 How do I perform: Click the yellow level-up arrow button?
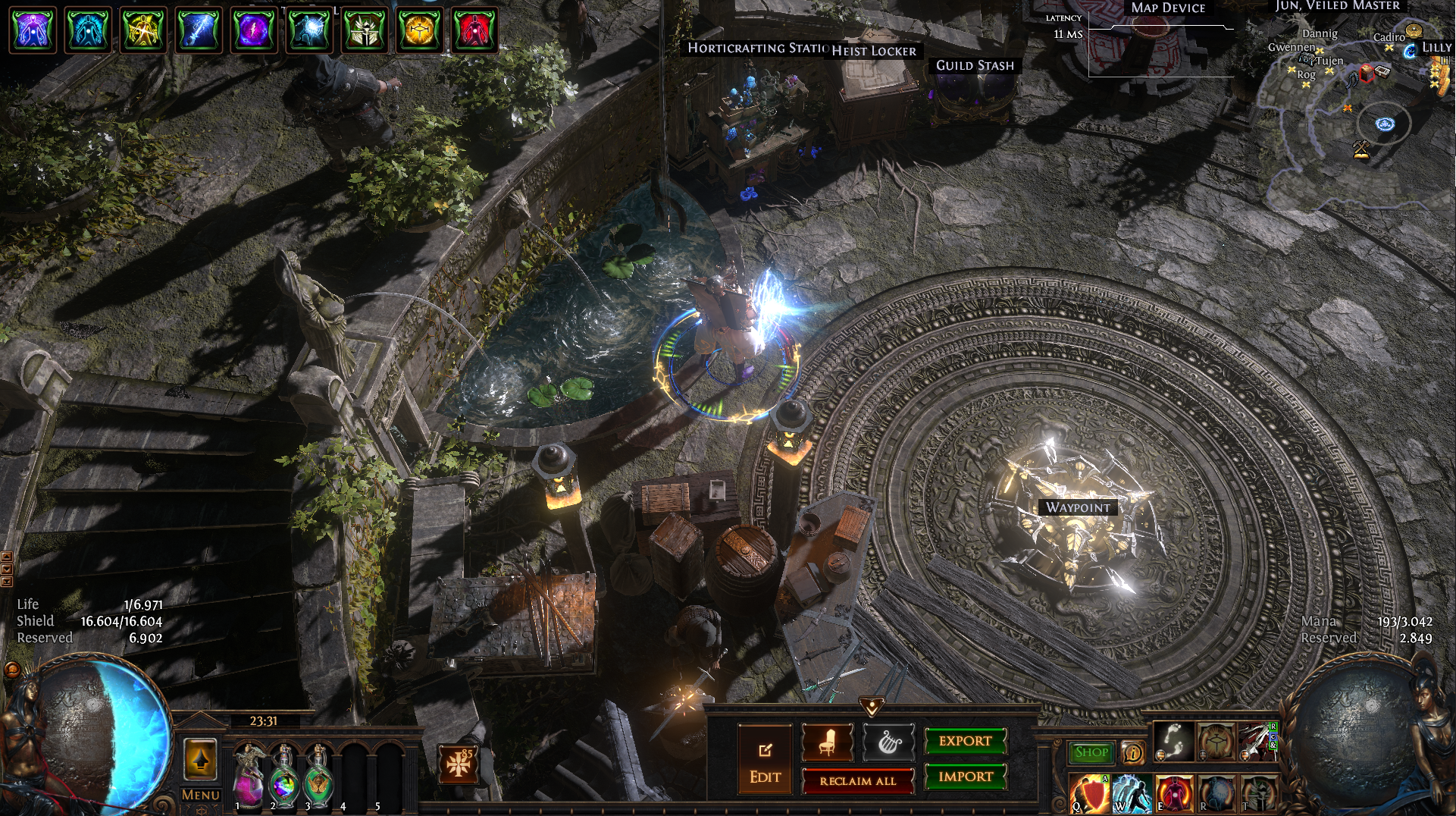[x=200, y=759]
